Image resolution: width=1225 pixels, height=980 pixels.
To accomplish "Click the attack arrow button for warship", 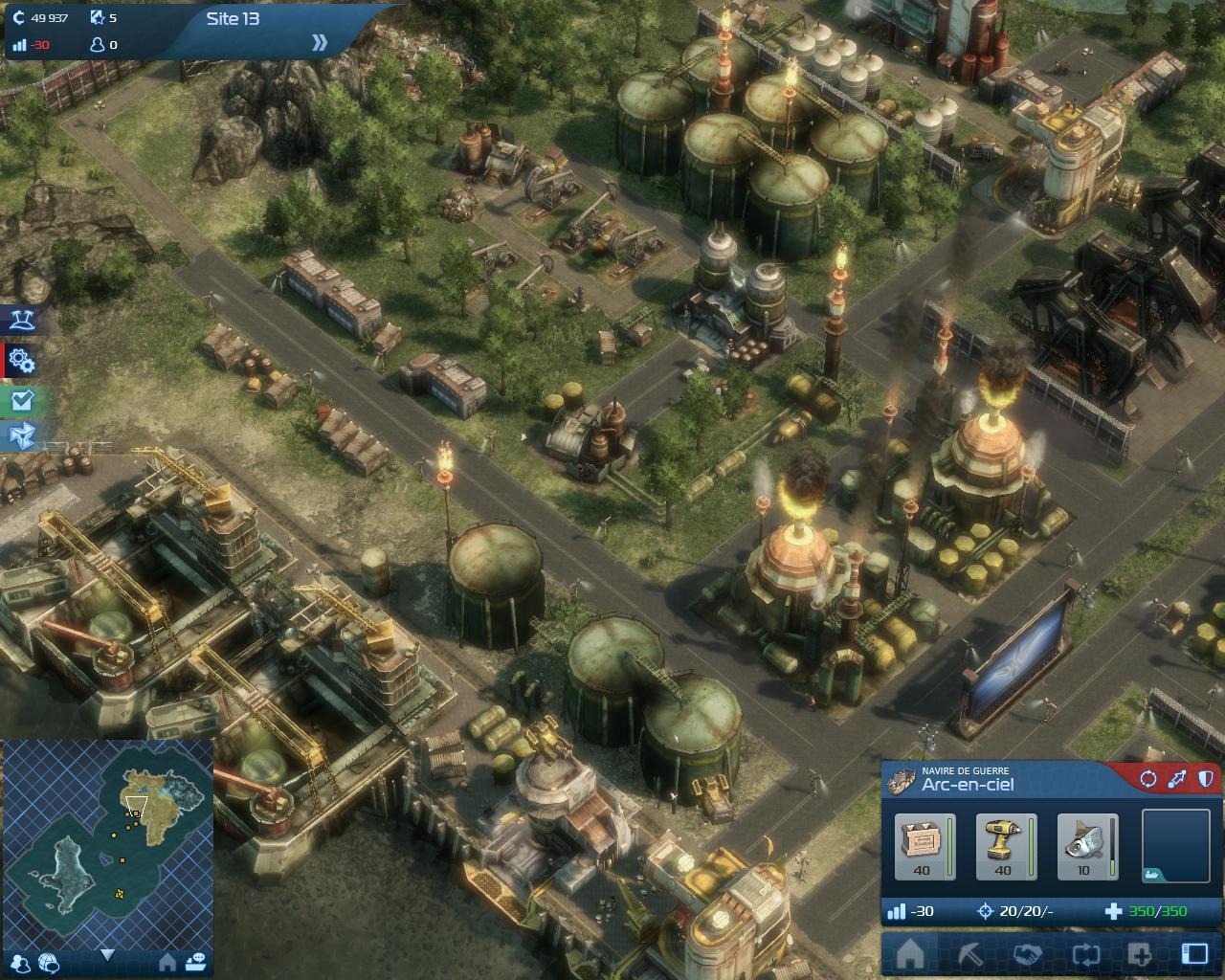I will tap(1176, 779).
